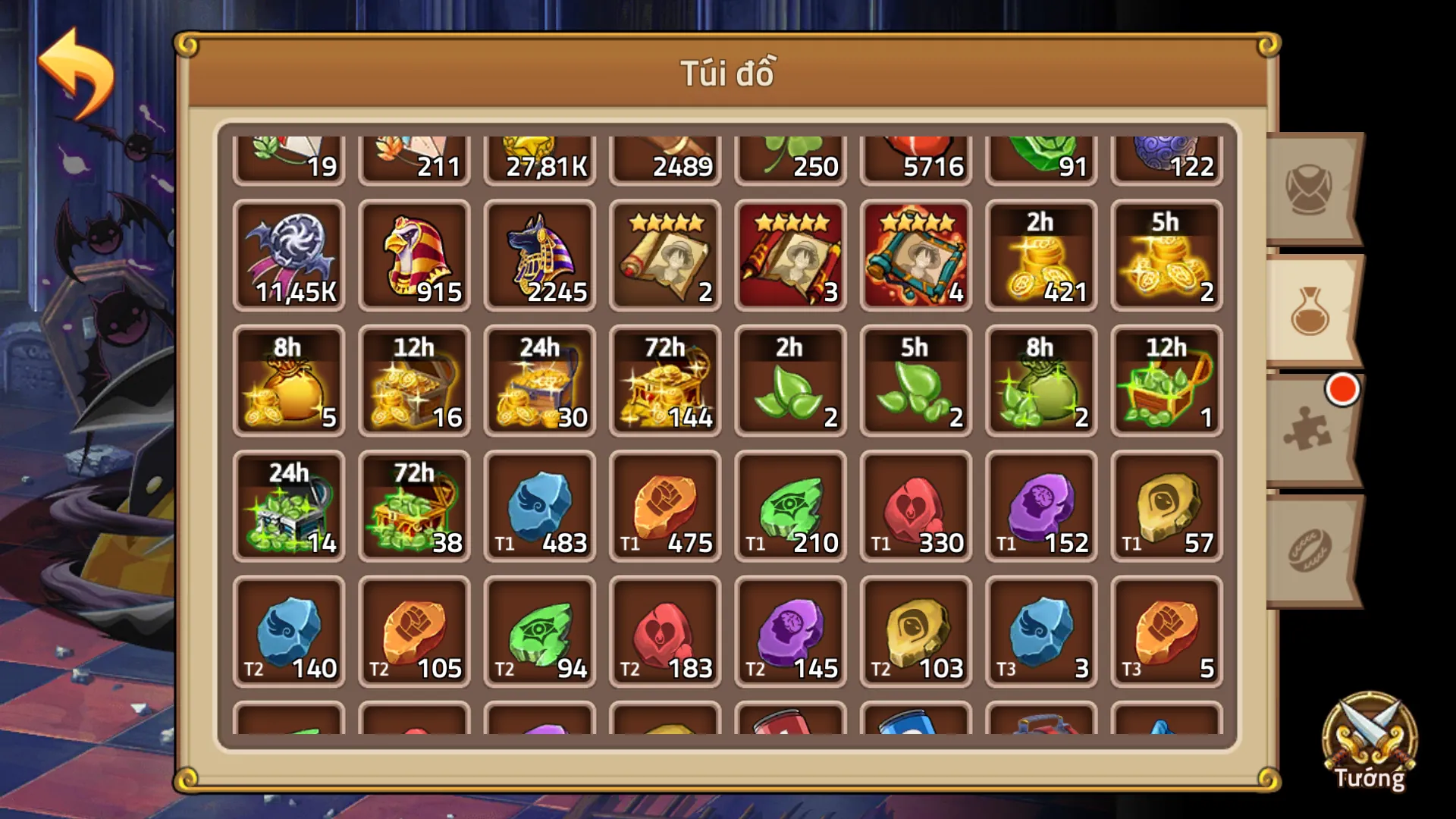This screenshot has width=1456, height=819.
Task: Select the green T2 eye stone showing 94
Action: point(540,633)
